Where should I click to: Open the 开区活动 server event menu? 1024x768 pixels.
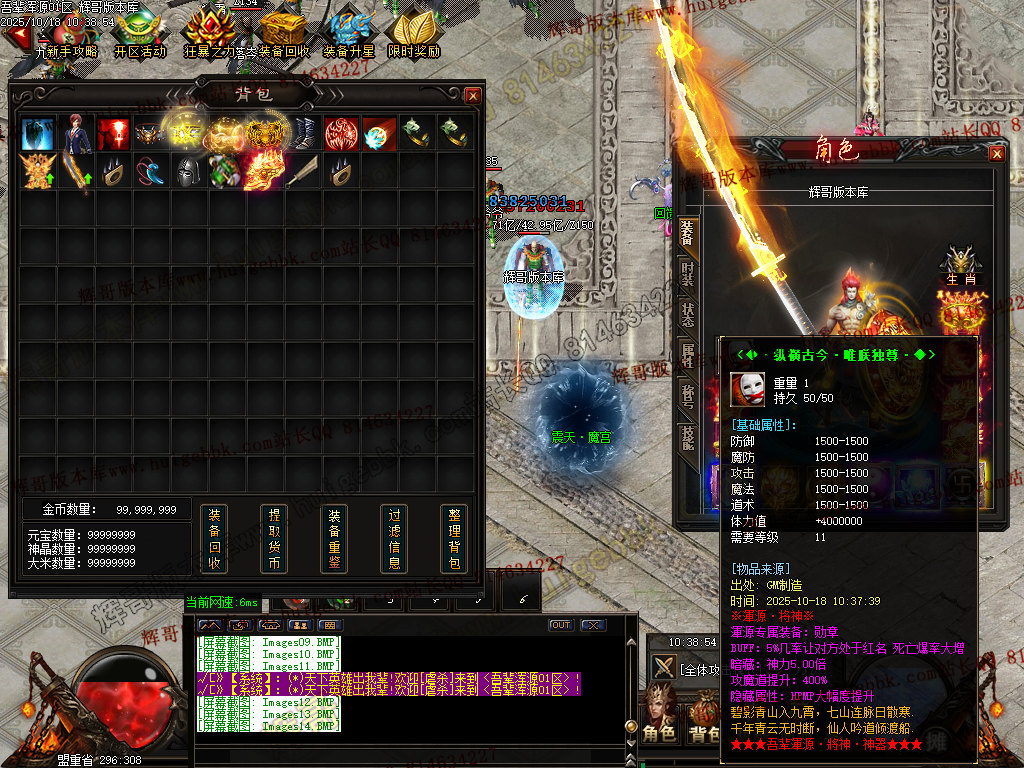pos(140,34)
